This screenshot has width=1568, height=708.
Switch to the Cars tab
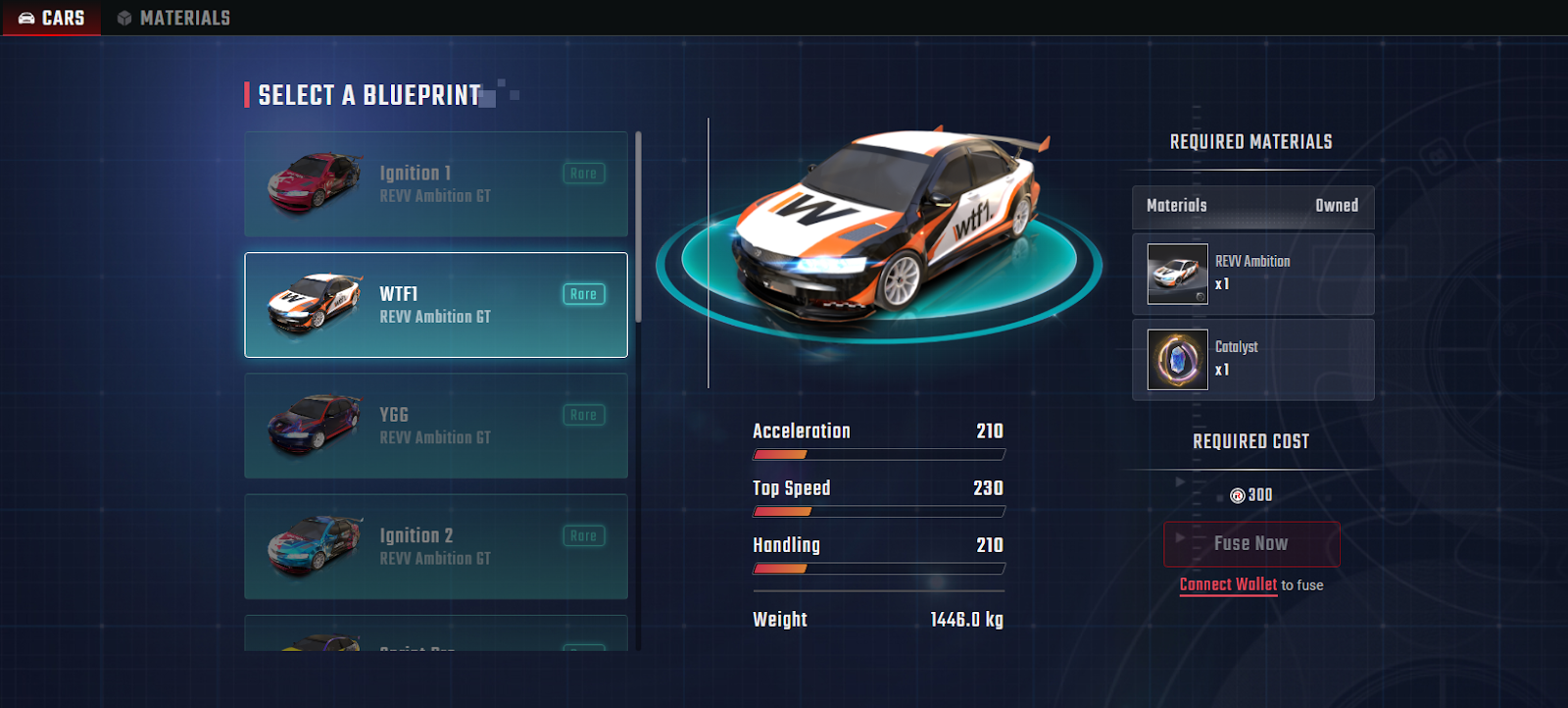(x=52, y=18)
